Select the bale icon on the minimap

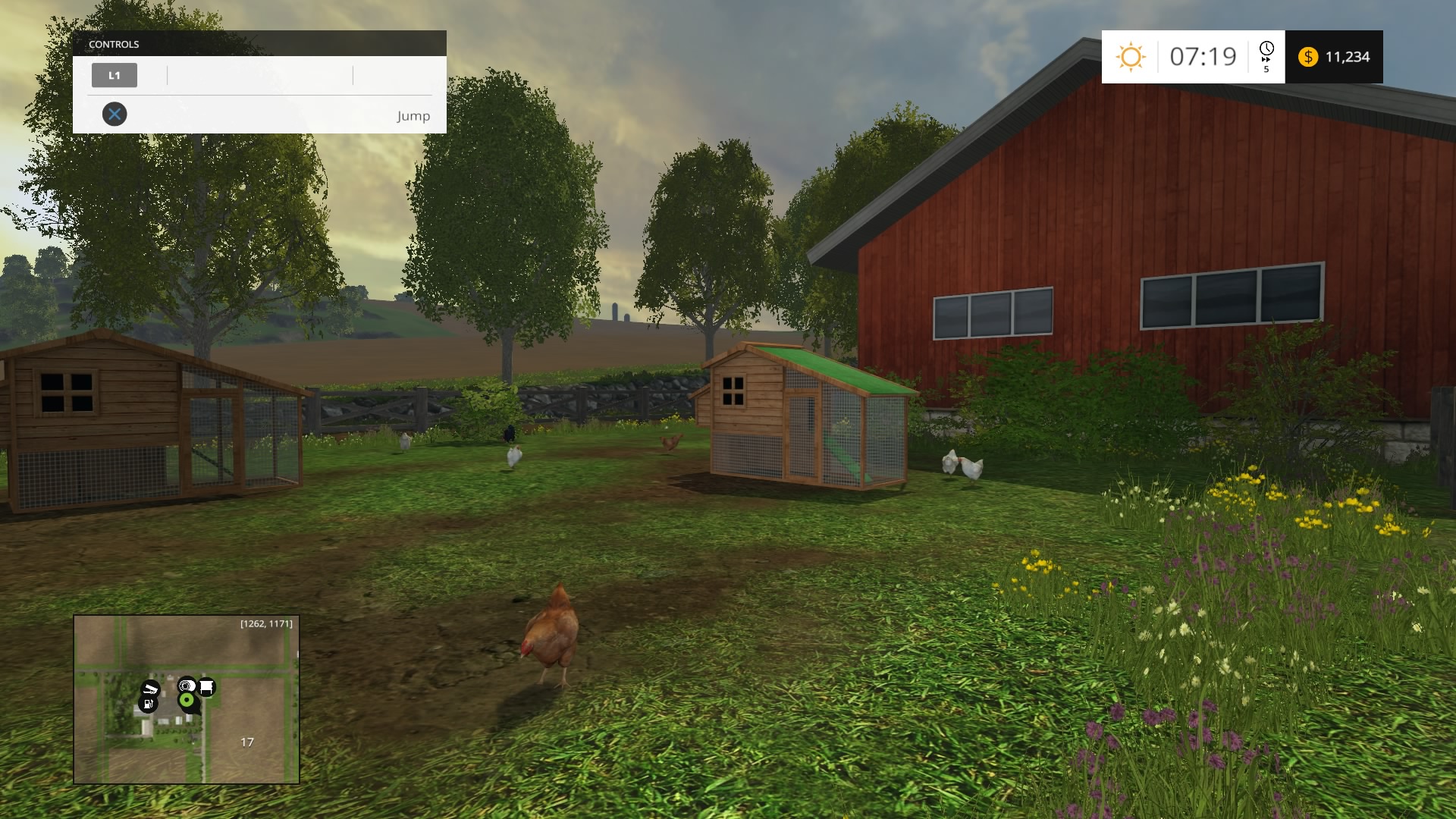pyautogui.click(x=184, y=685)
